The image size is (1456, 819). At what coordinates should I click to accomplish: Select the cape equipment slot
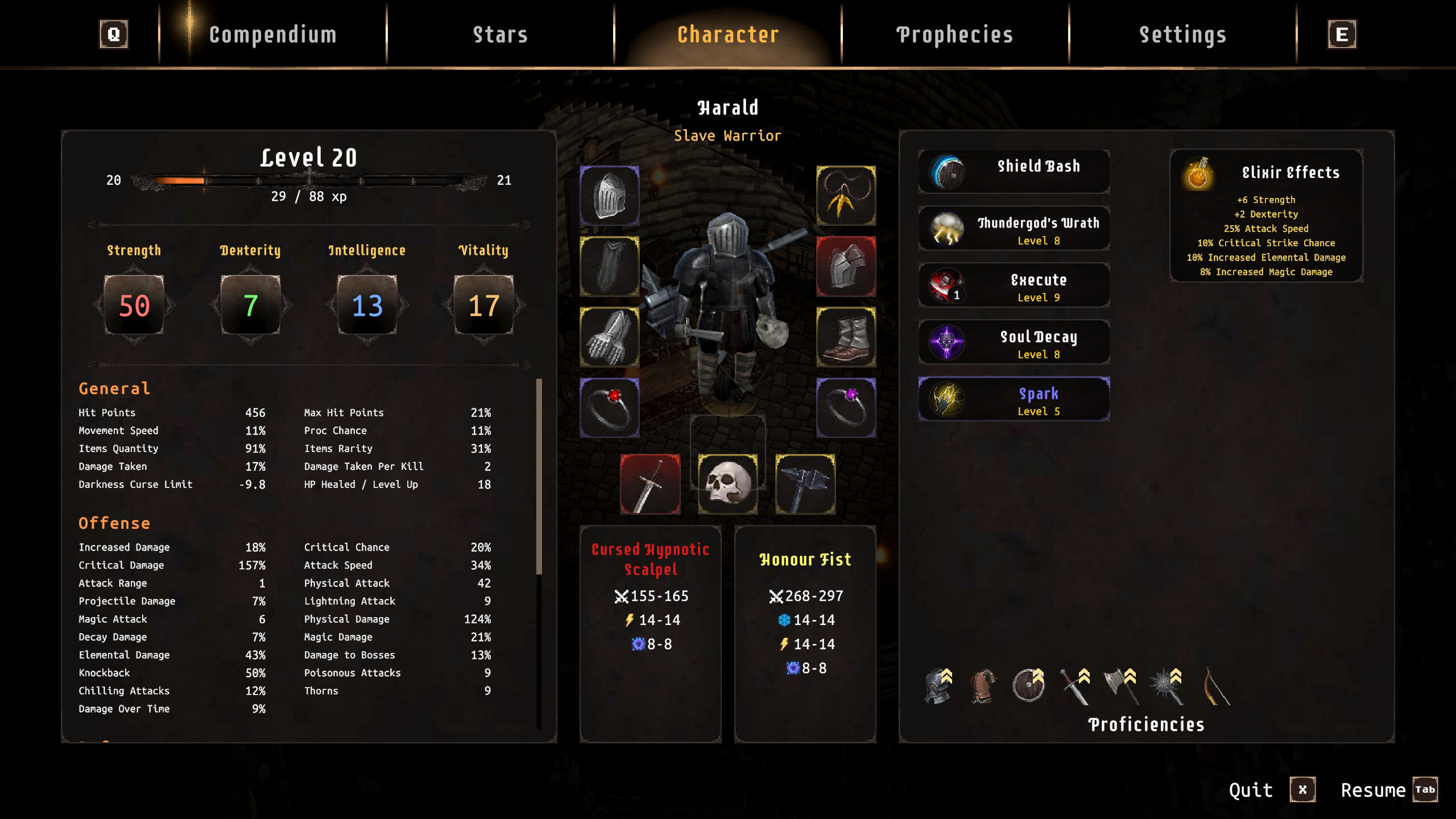[609, 266]
